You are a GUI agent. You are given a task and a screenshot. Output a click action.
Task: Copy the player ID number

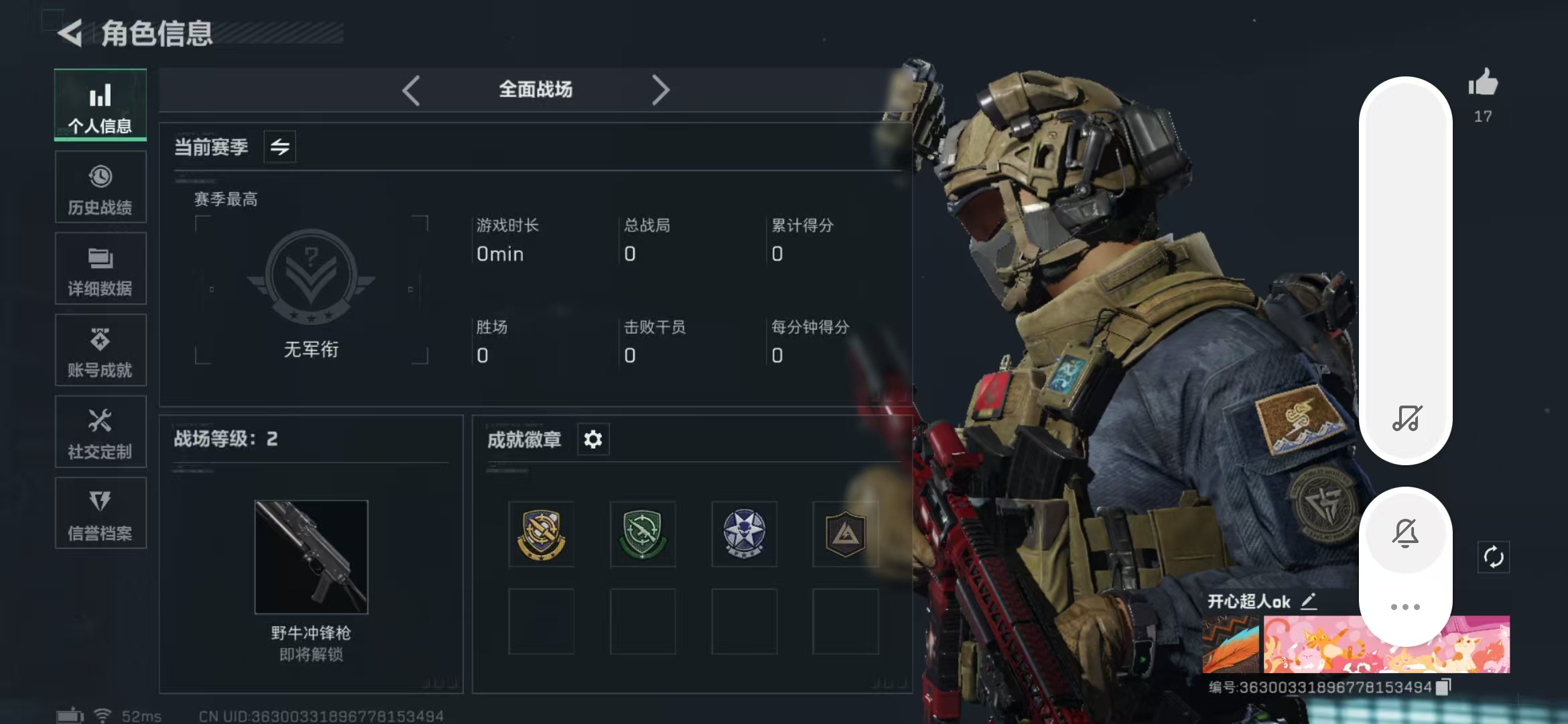point(1443,686)
